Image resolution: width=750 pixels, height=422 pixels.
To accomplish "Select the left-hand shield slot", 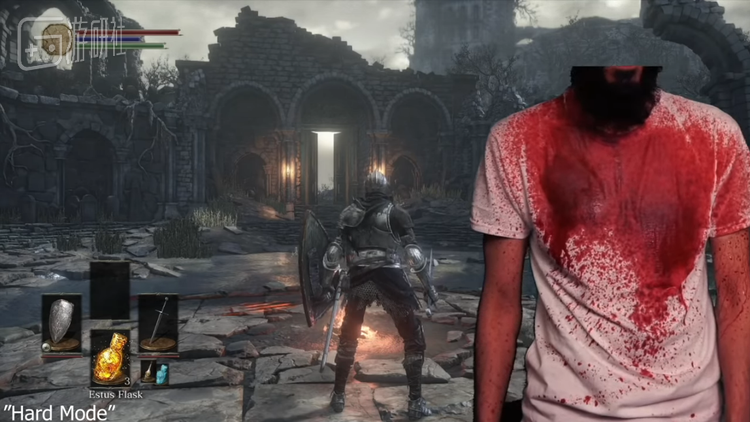I will coord(61,323).
